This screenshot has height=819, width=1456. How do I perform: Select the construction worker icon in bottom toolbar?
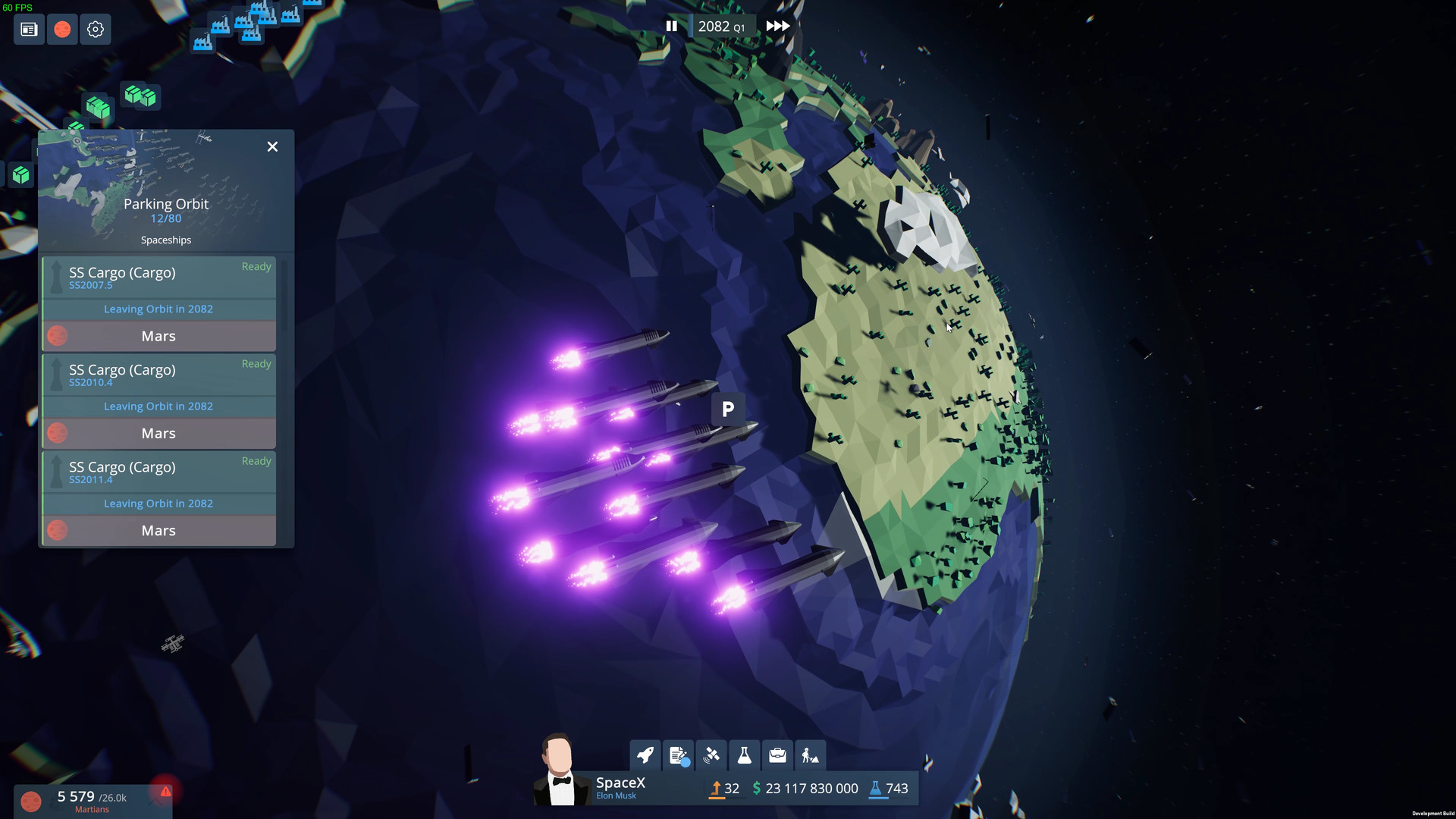click(810, 755)
